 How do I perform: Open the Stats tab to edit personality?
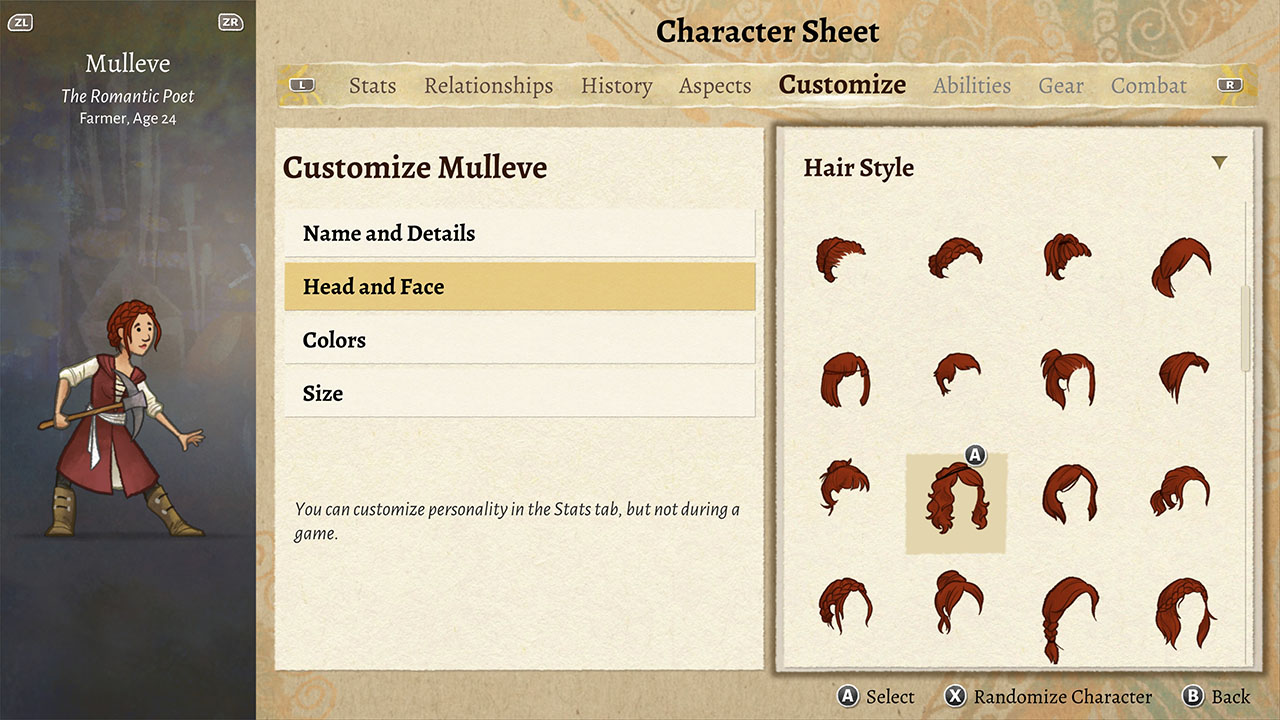coord(372,86)
